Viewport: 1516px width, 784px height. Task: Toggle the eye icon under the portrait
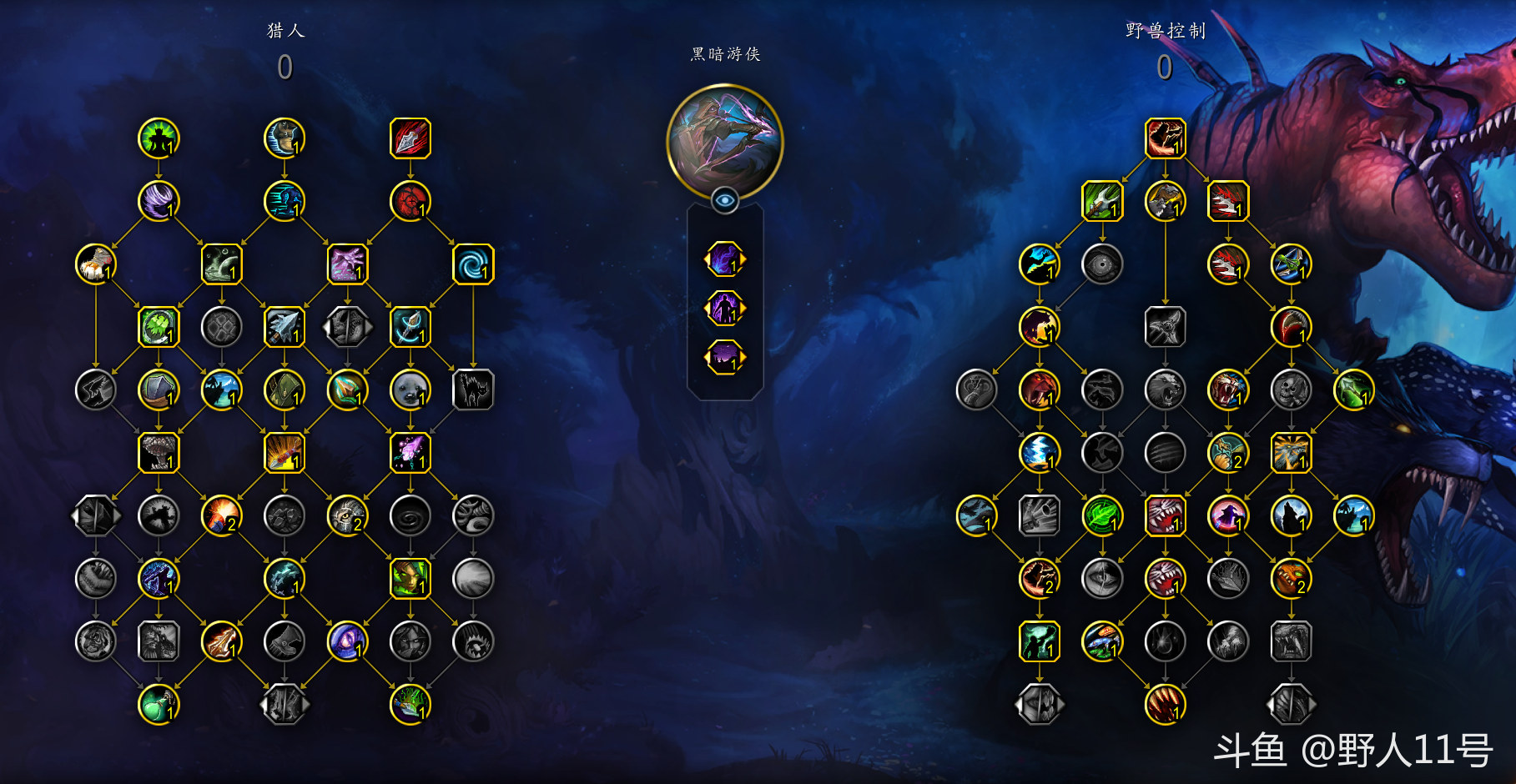[x=724, y=200]
